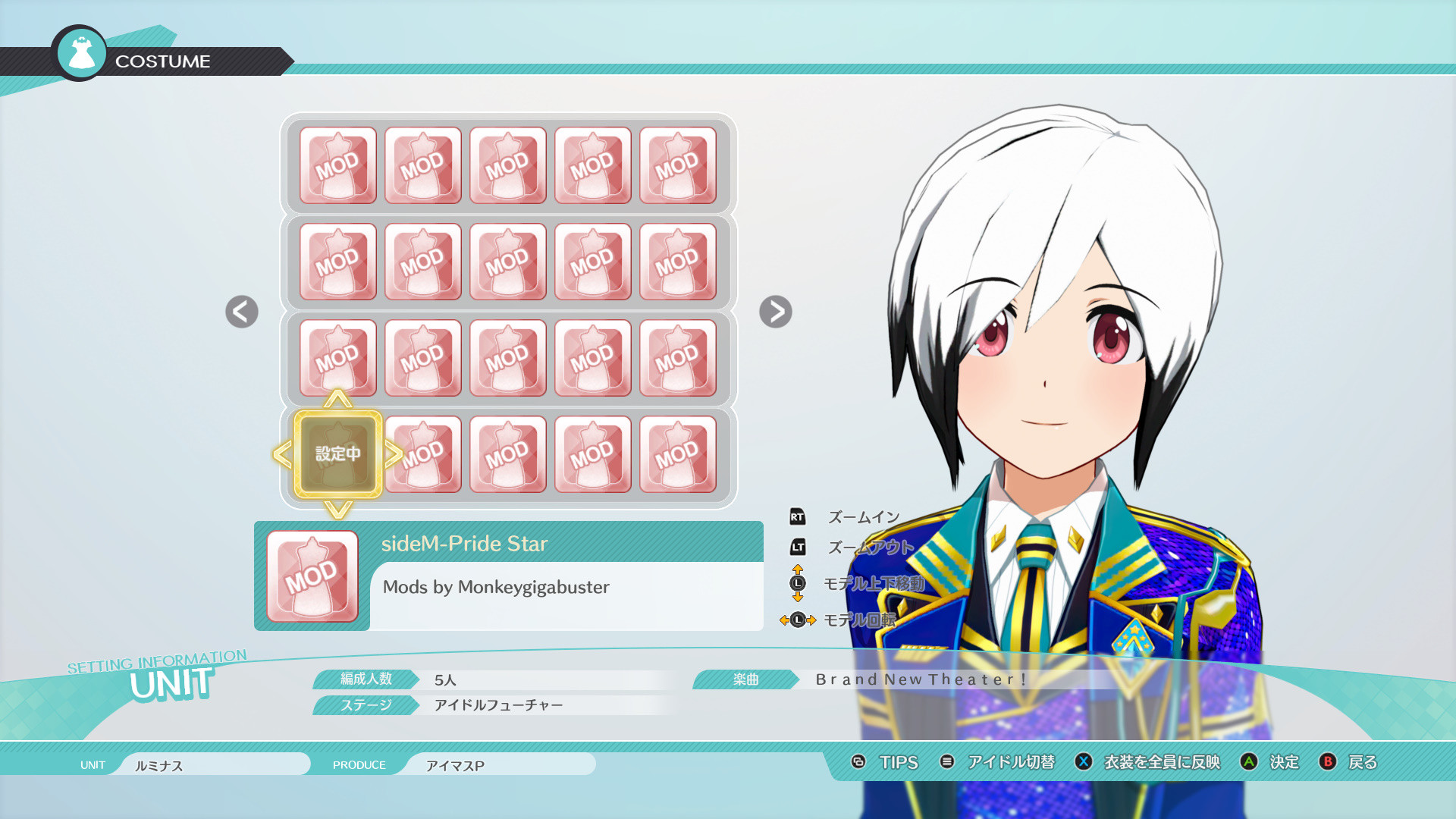Viewport: 1456px width, 819px height.
Task: Select the third-row rightmost MOD costume
Action: [677, 356]
